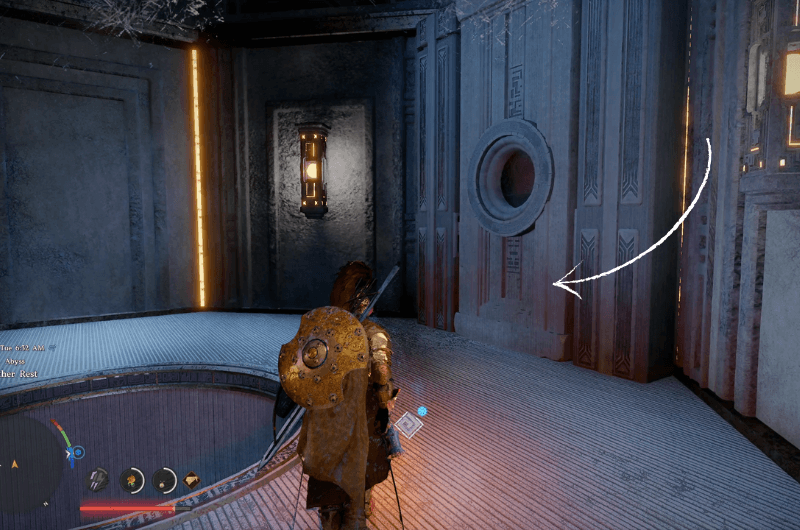Select the diamond-shaped golden item icon

click(x=191, y=480)
